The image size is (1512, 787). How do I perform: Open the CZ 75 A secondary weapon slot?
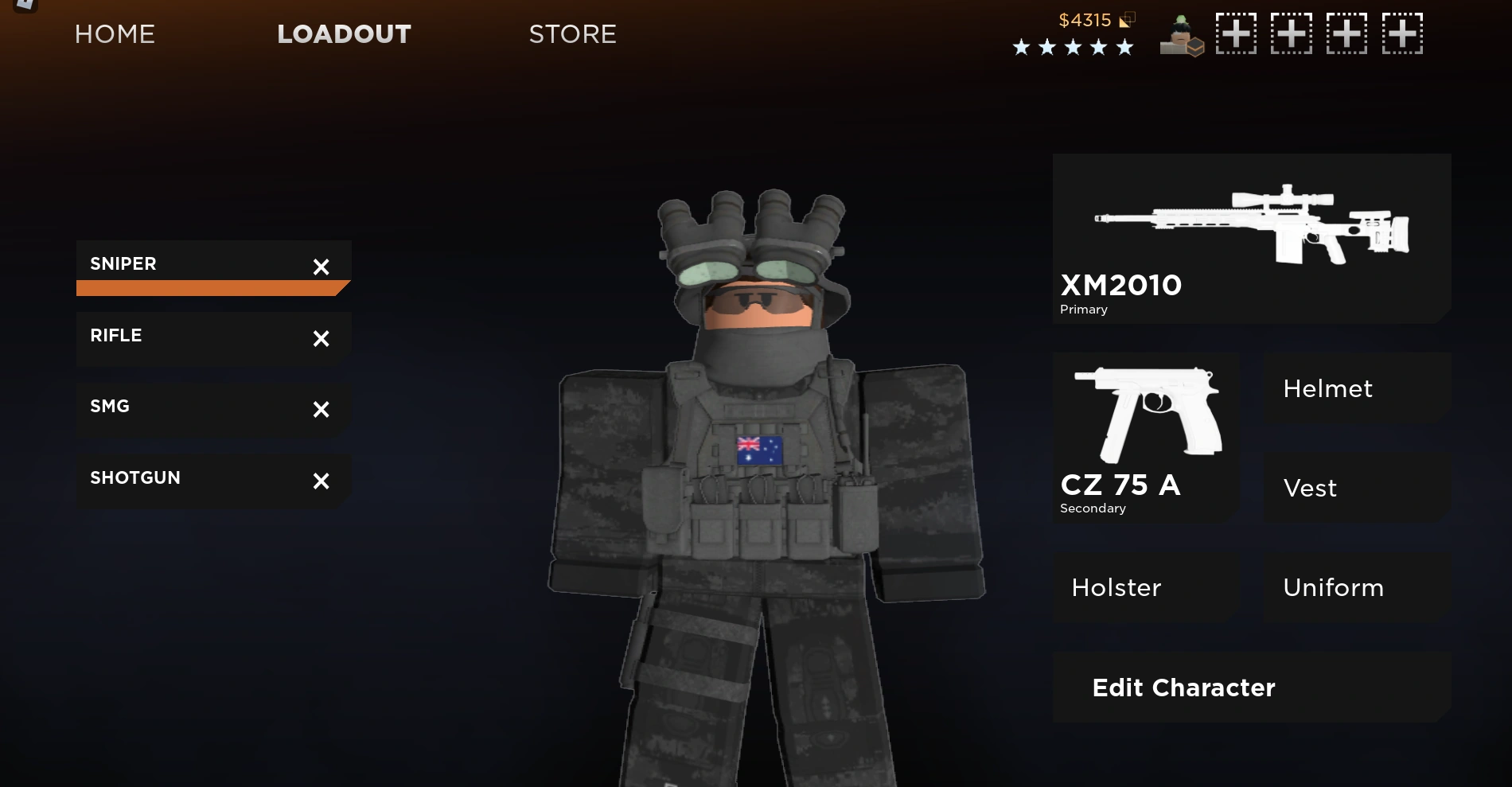[x=1146, y=438]
